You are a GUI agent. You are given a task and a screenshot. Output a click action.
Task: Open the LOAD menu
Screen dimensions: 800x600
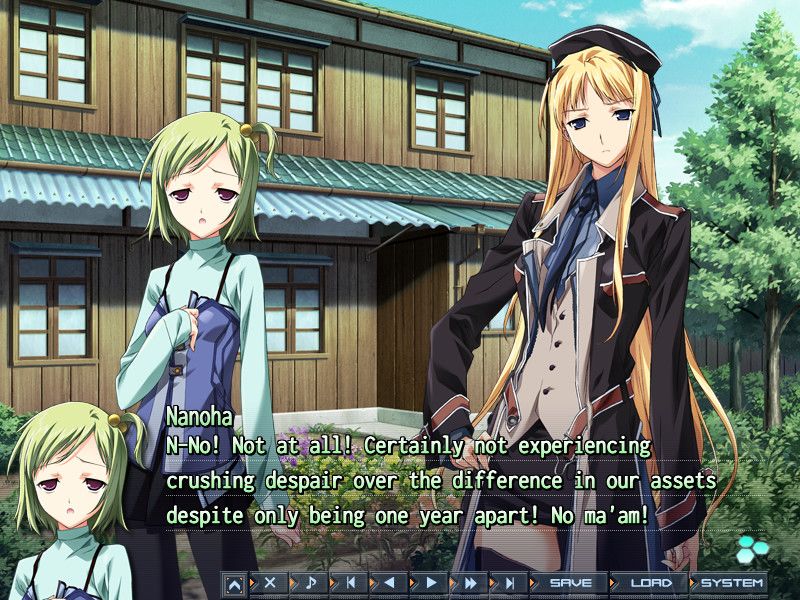pyautogui.click(x=650, y=582)
